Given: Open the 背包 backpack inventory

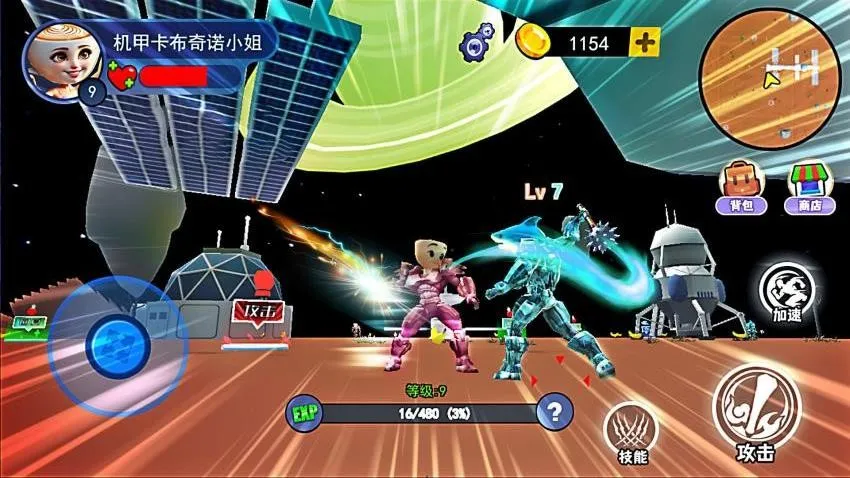Looking at the screenshot, I should pos(741,187).
